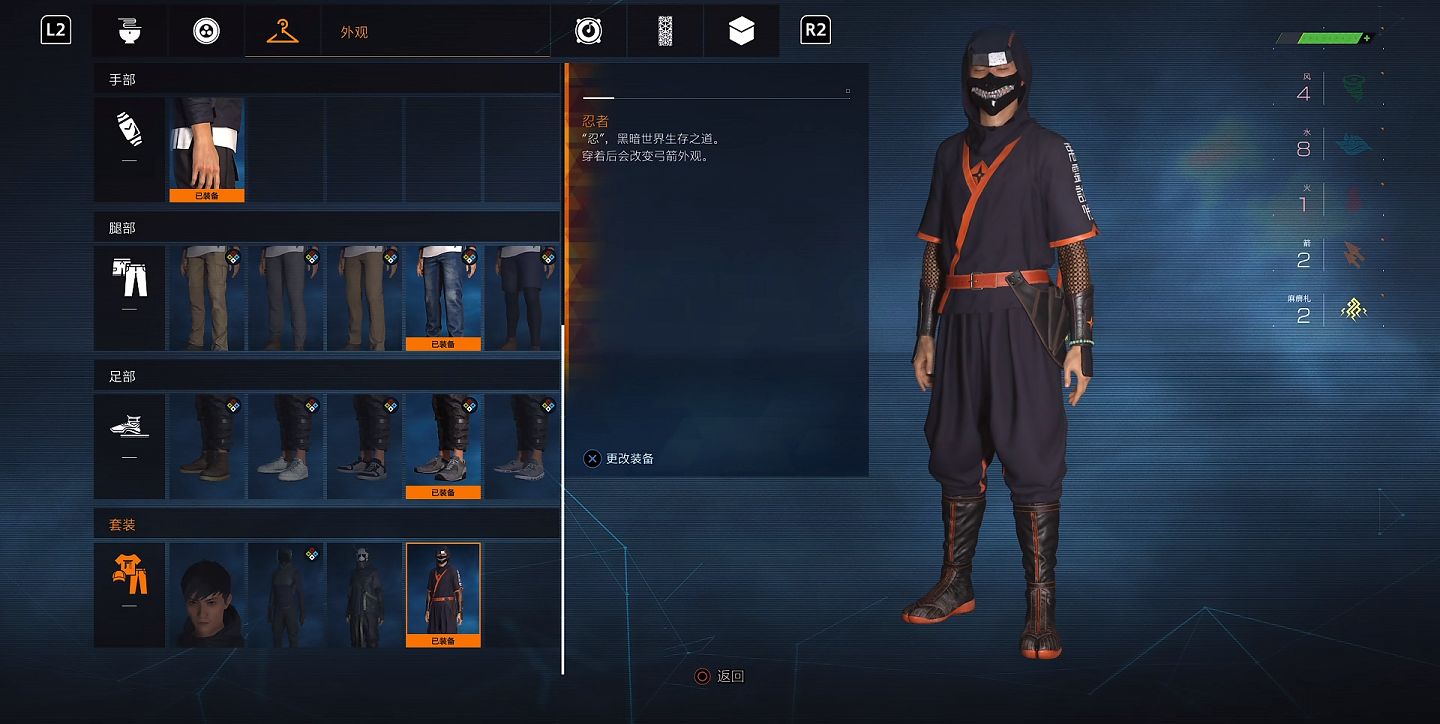Click the equipped grey sneakers
1440x724 pixels.
[443, 446]
